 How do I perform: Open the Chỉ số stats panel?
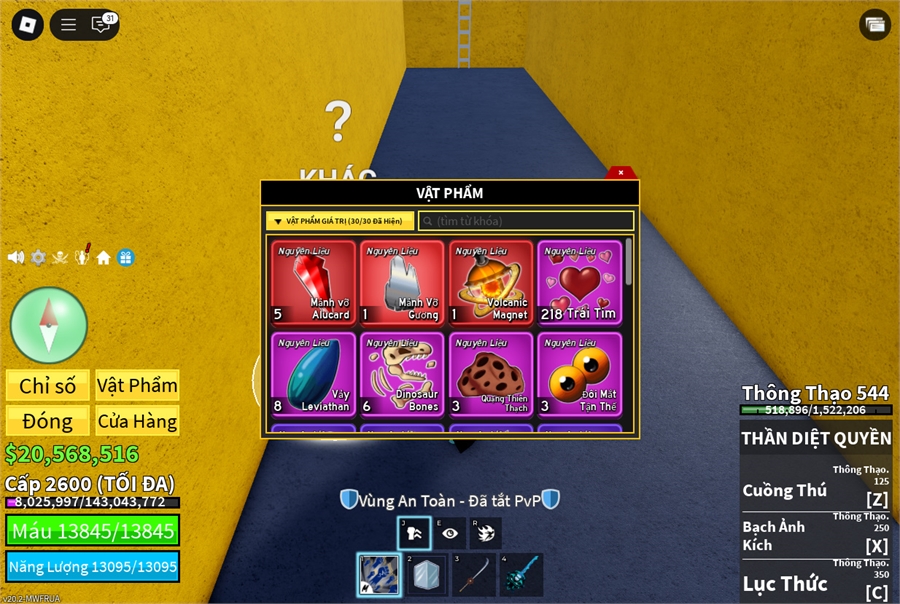[48, 386]
